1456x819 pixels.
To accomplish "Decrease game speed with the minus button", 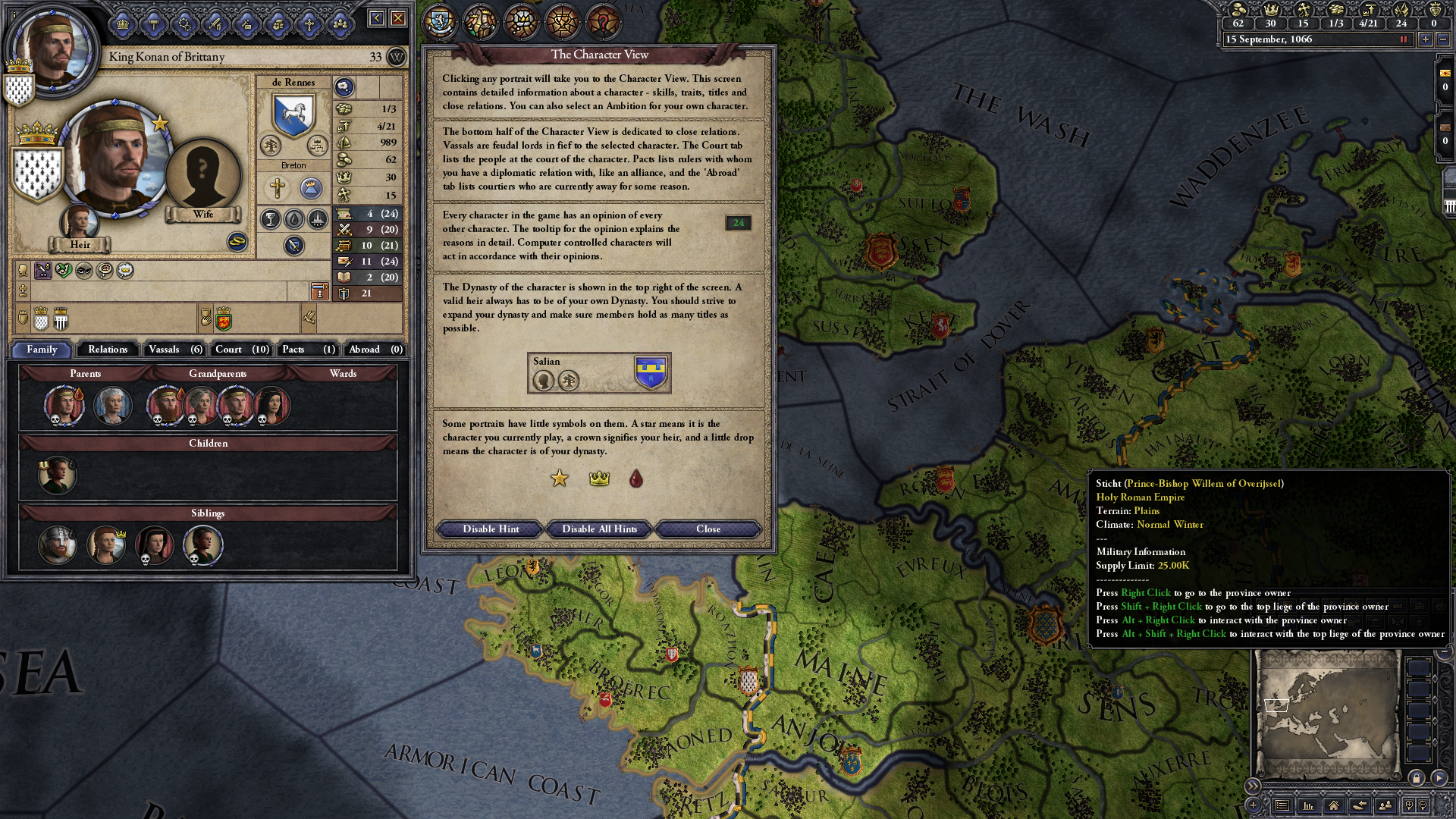I will pos(1442,39).
